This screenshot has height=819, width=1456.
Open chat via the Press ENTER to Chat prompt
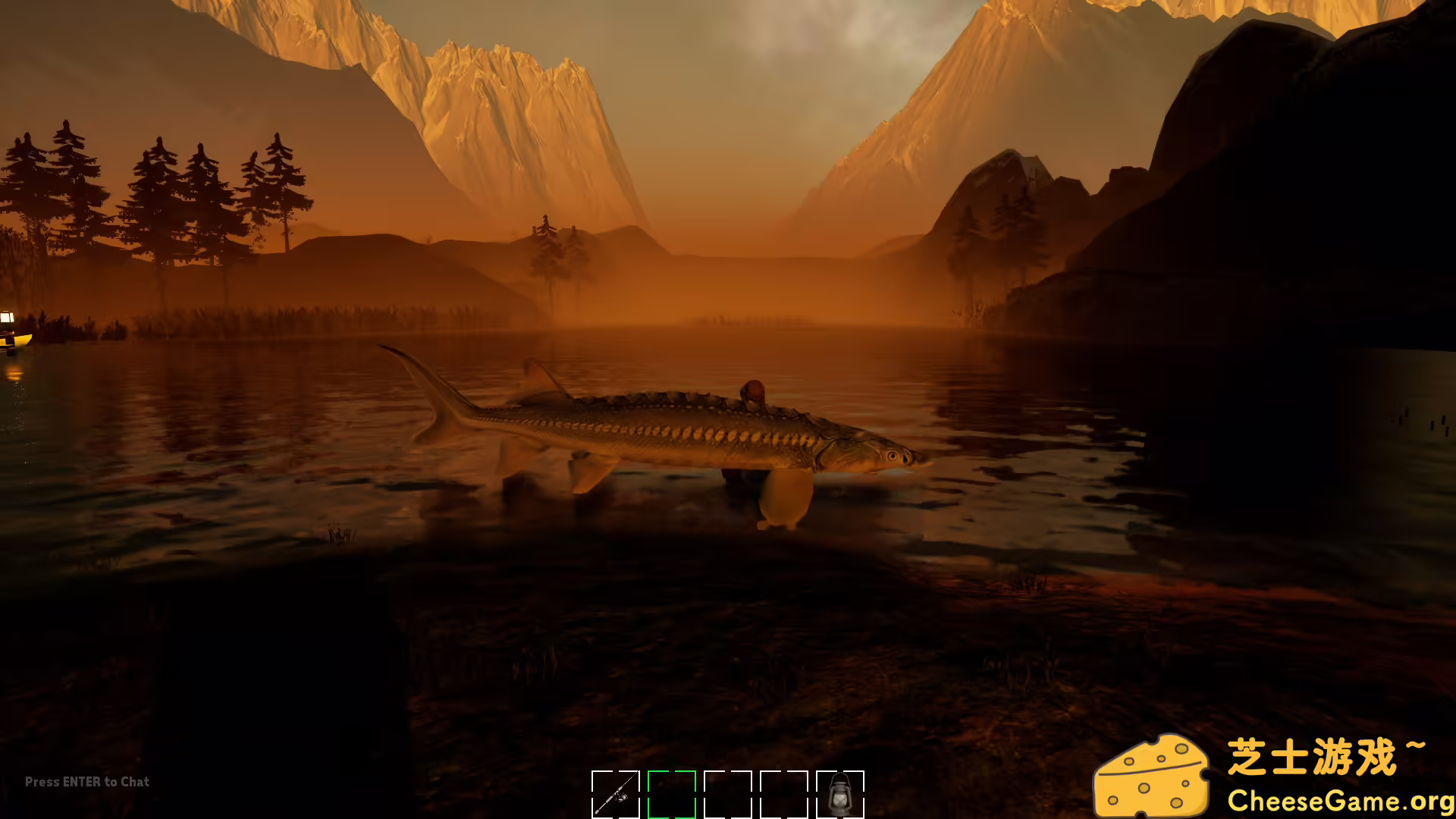[86, 782]
